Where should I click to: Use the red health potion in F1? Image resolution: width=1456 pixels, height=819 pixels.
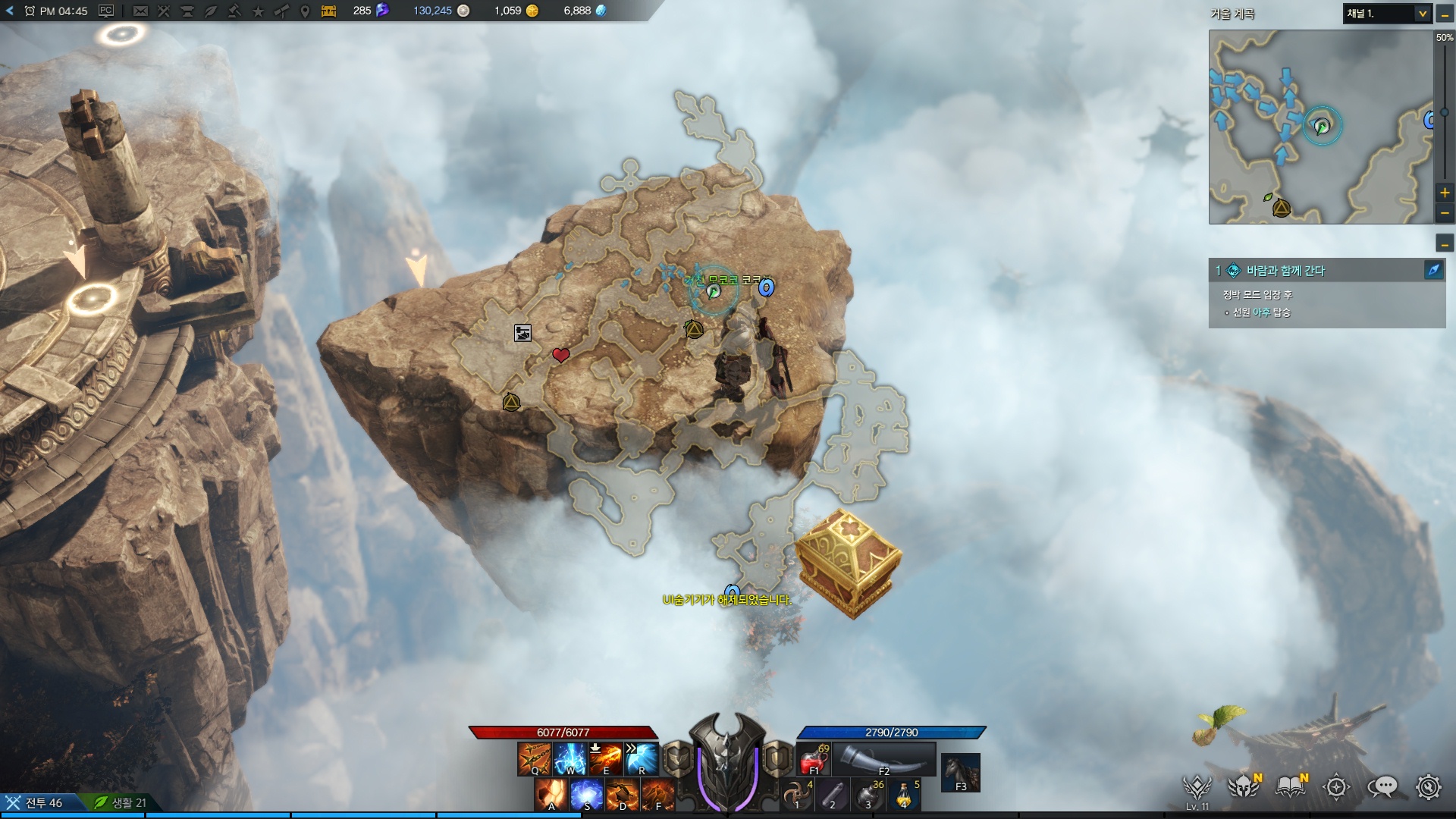pyautogui.click(x=814, y=759)
